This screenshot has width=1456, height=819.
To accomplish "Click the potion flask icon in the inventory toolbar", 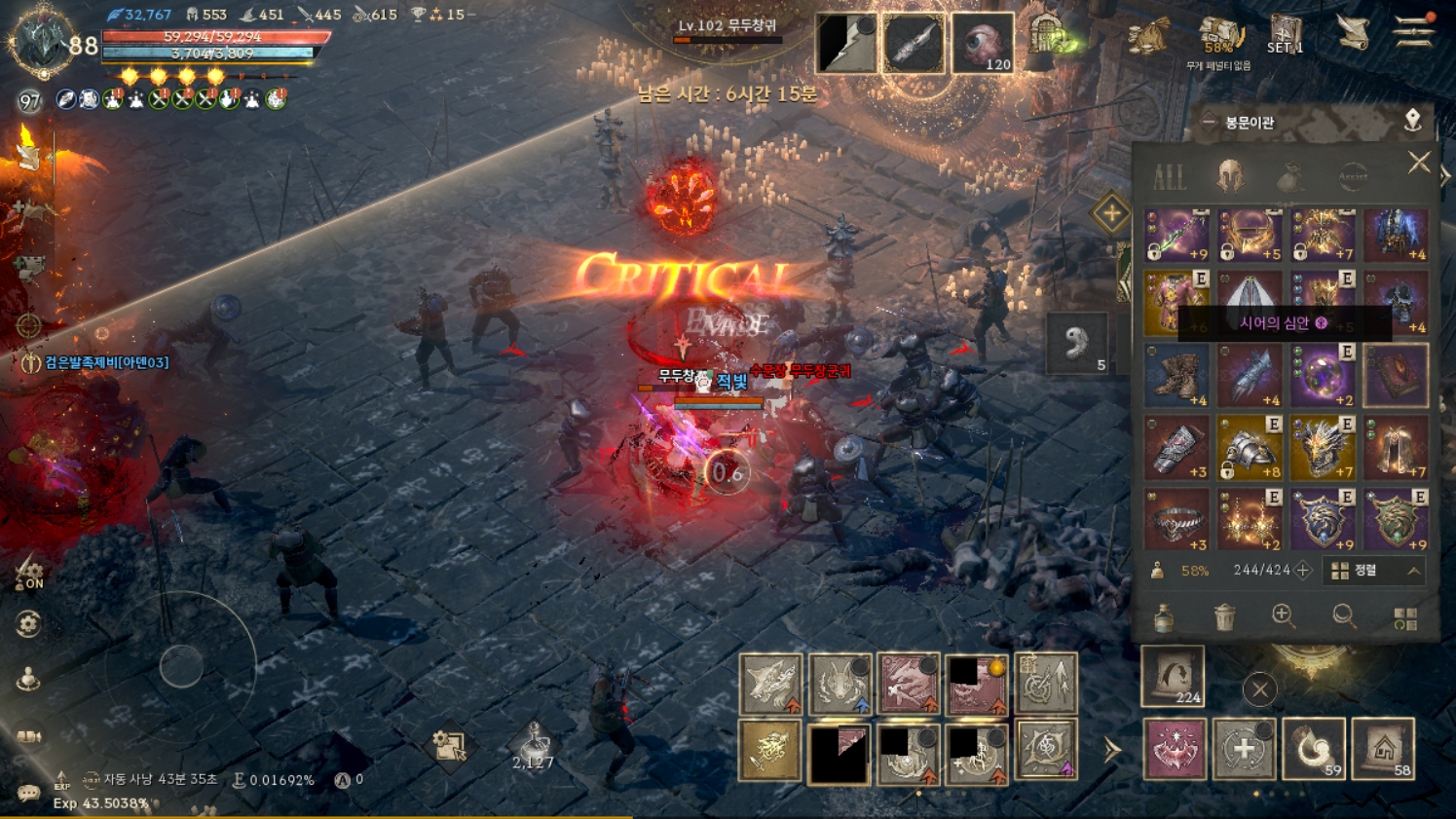I will (1164, 619).
